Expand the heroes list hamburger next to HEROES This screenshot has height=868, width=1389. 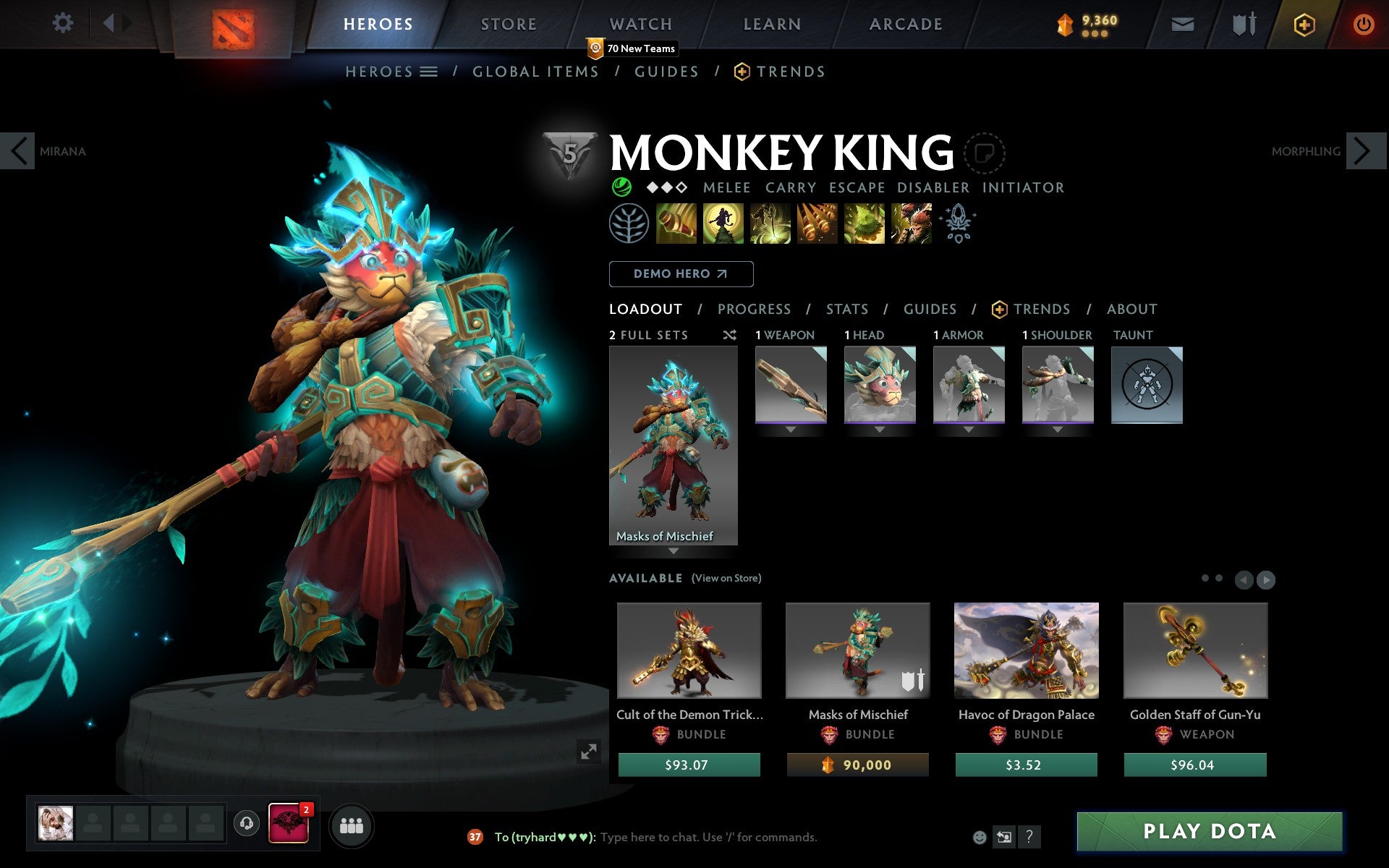click(430, 72)
